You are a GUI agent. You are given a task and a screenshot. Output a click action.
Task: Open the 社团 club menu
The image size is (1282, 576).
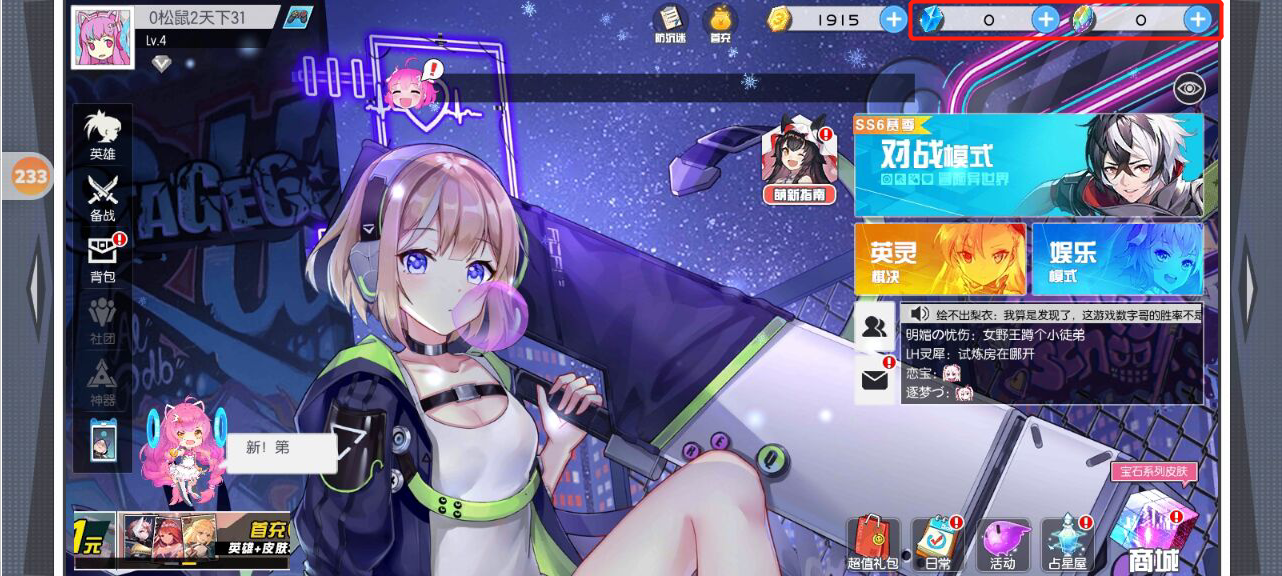tap(103, 319)
